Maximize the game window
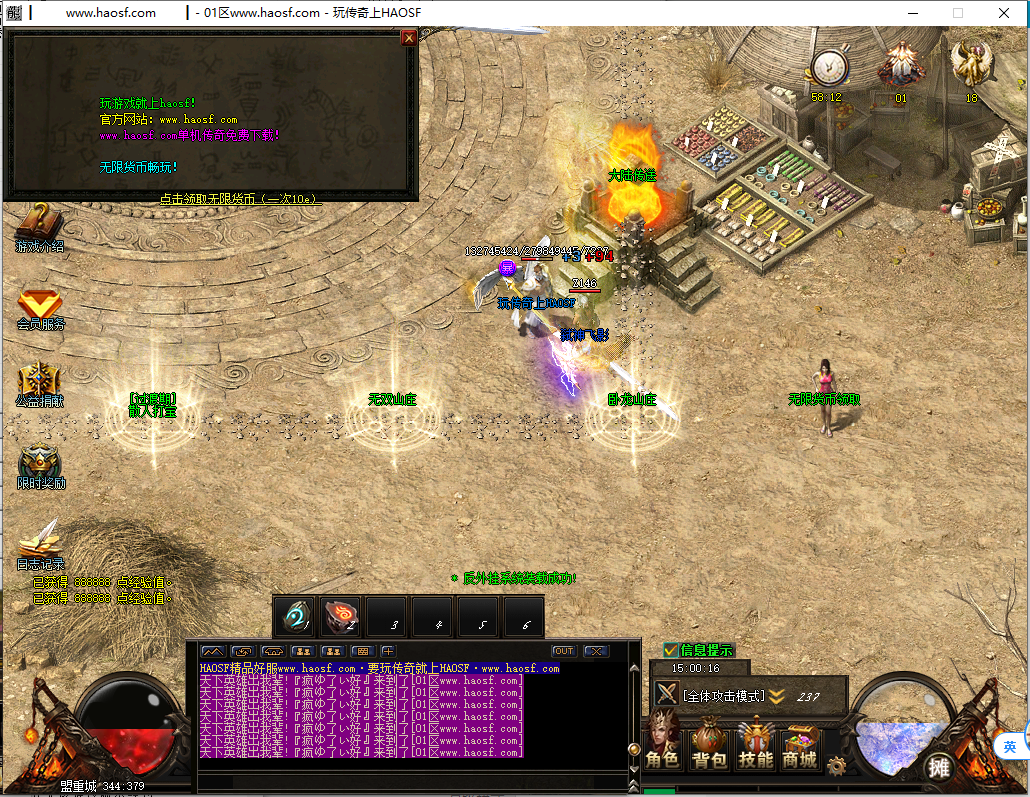The image size is (1030, 797). [x=958, y=13]
